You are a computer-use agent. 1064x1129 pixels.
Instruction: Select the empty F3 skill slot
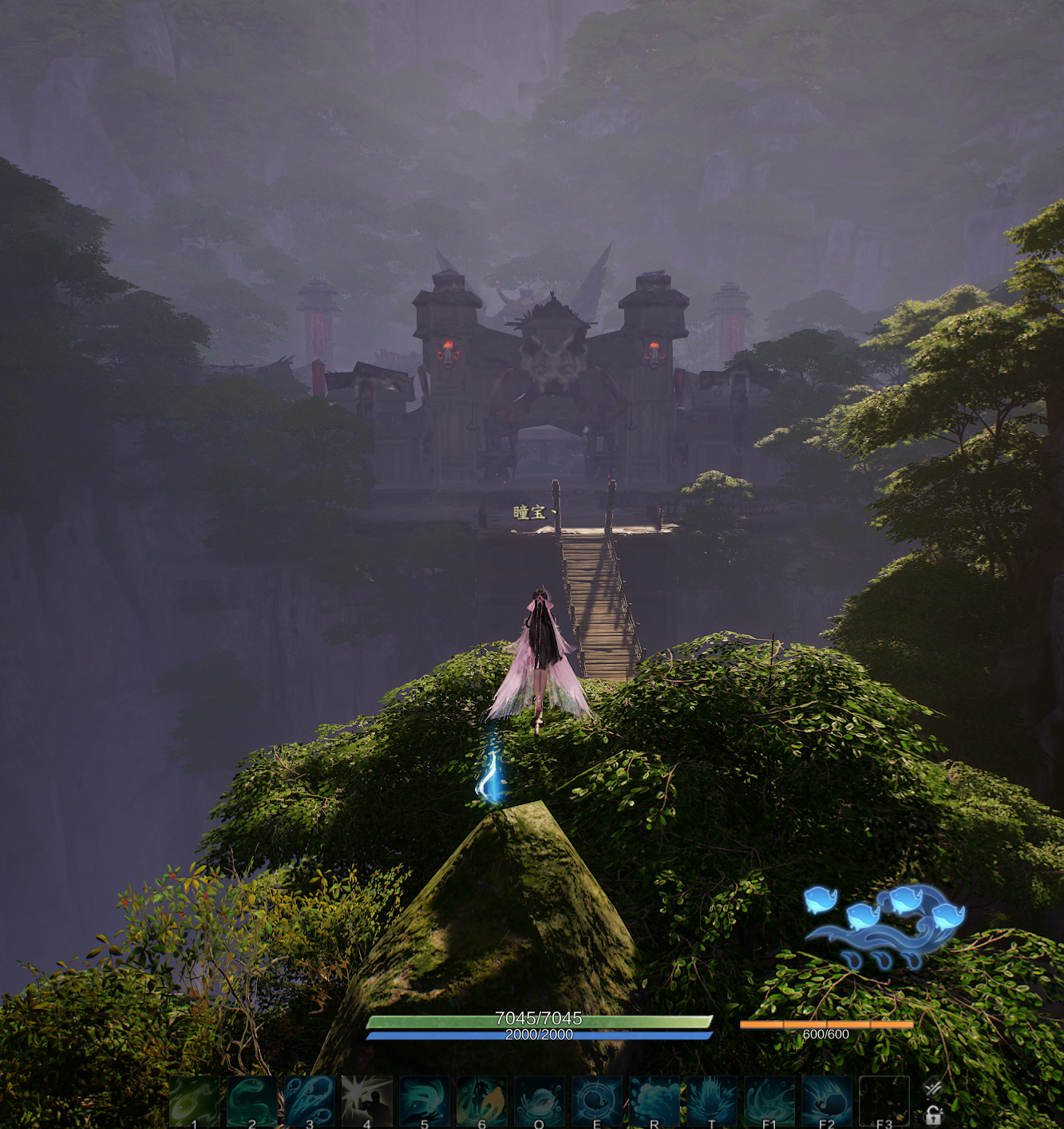pos(884,1102)
